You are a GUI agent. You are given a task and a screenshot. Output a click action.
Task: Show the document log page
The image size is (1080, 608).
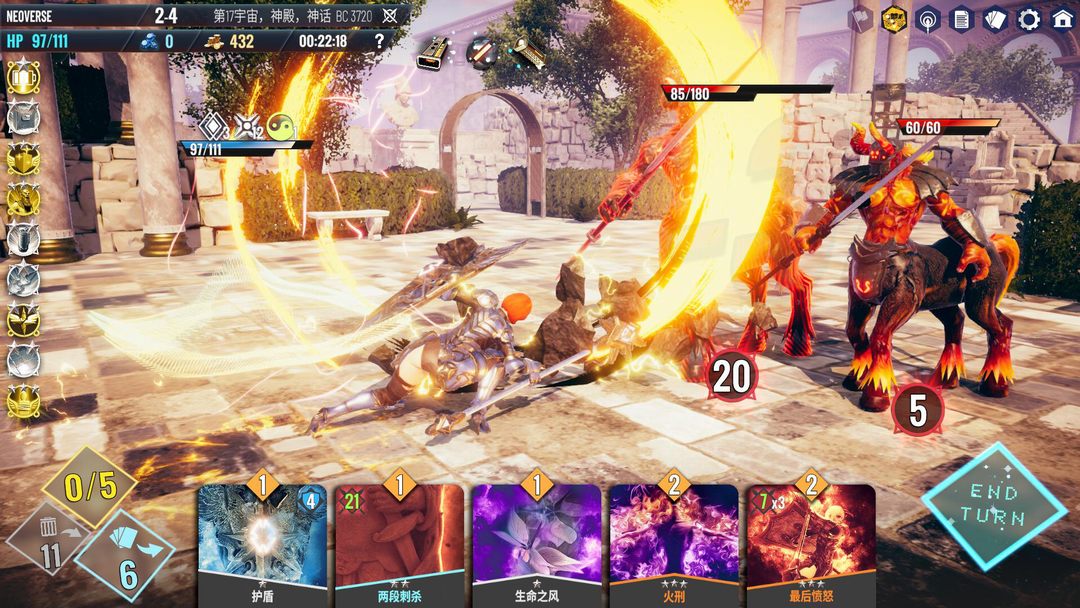(962, 19)
